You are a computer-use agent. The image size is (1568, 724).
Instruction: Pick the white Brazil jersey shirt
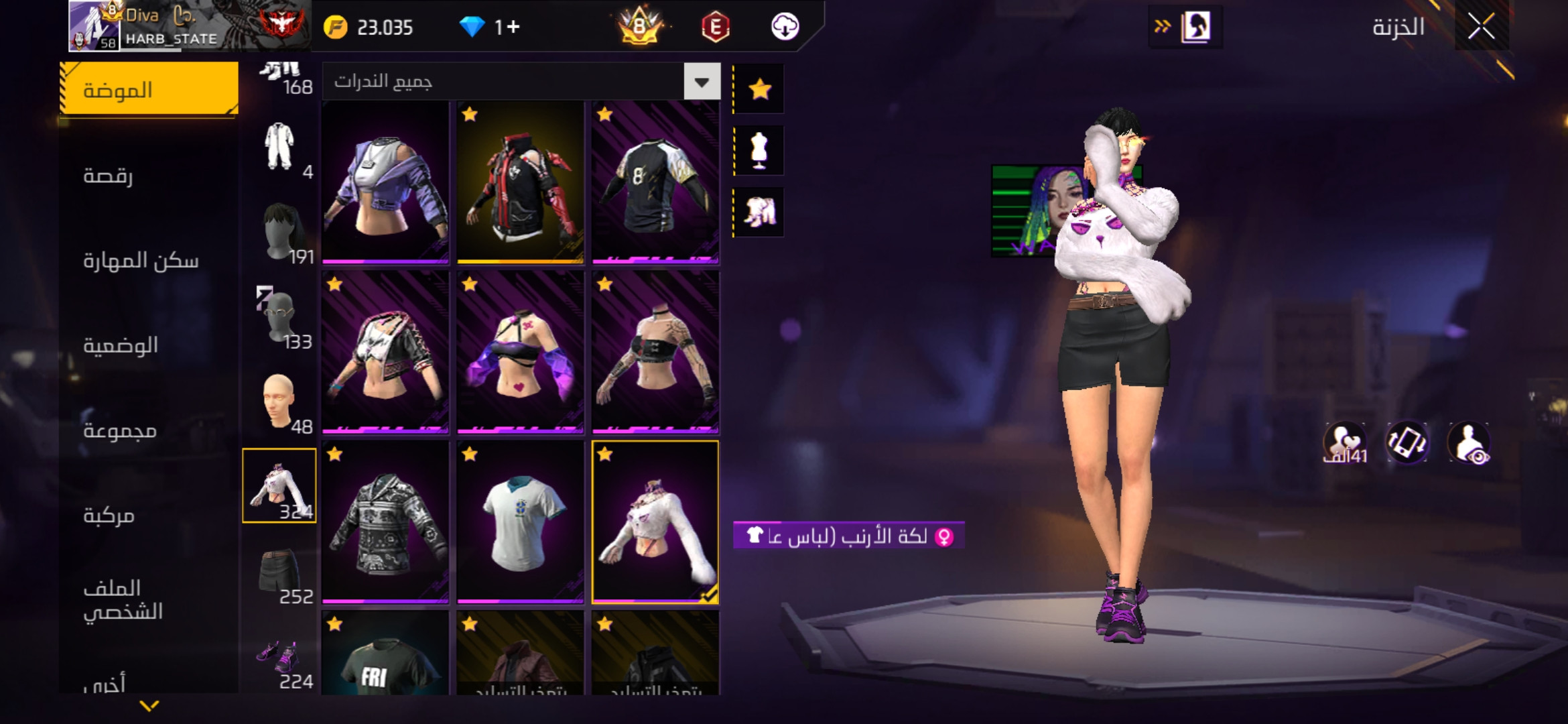521,522
